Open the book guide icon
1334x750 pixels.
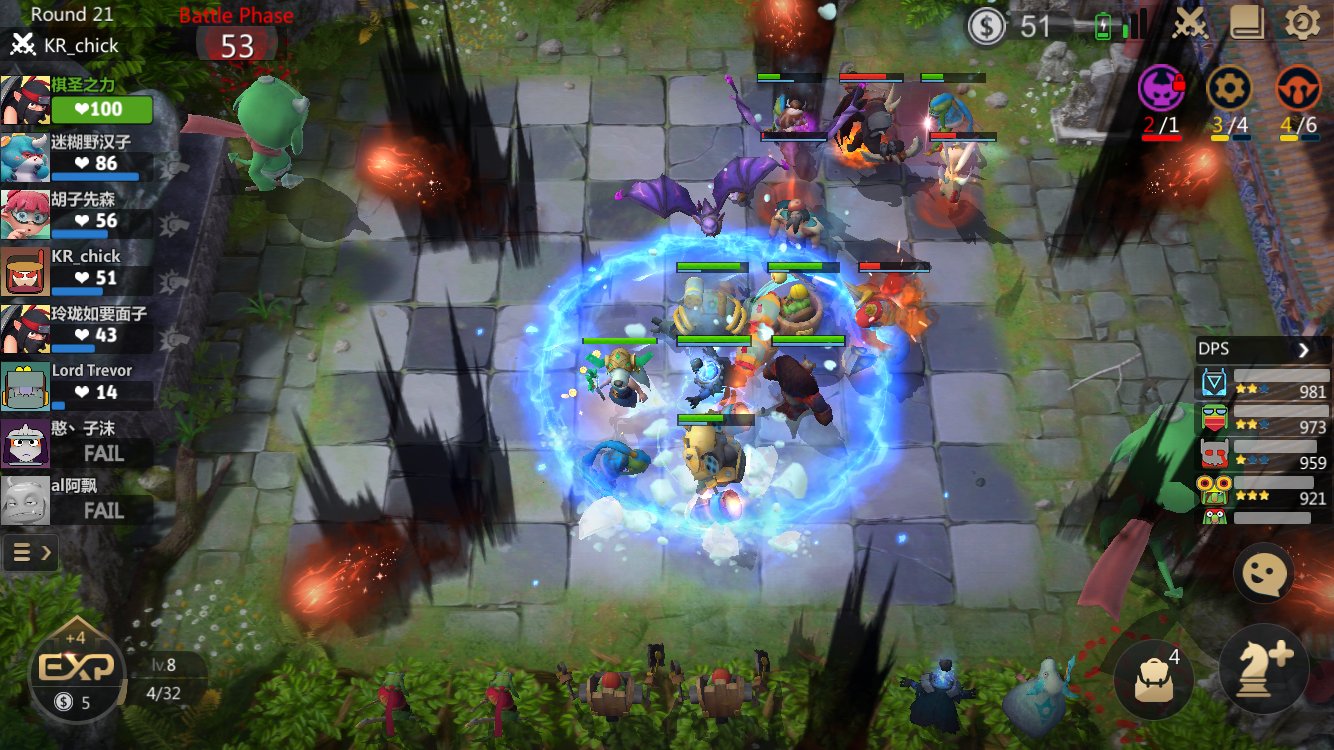point(1247,23)
